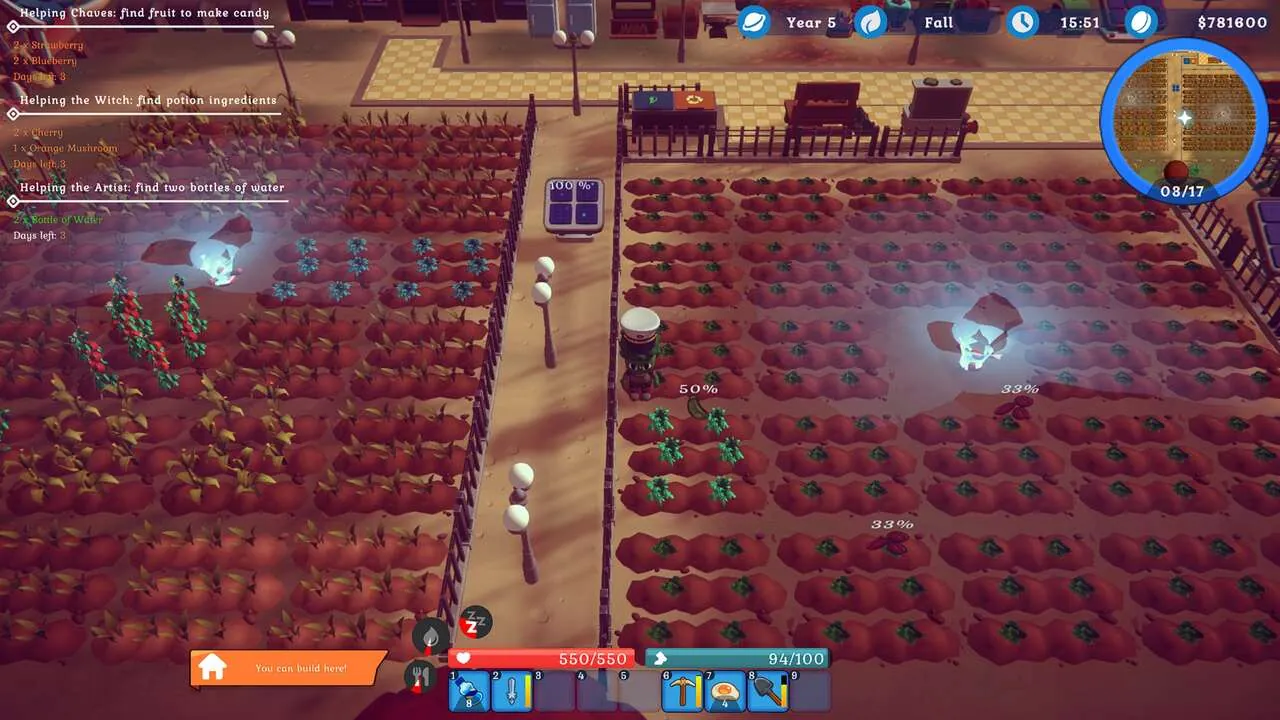Click the red 550/550 health bar
1280x720 pixels.
pyautogui.click(x=545, y=658)
